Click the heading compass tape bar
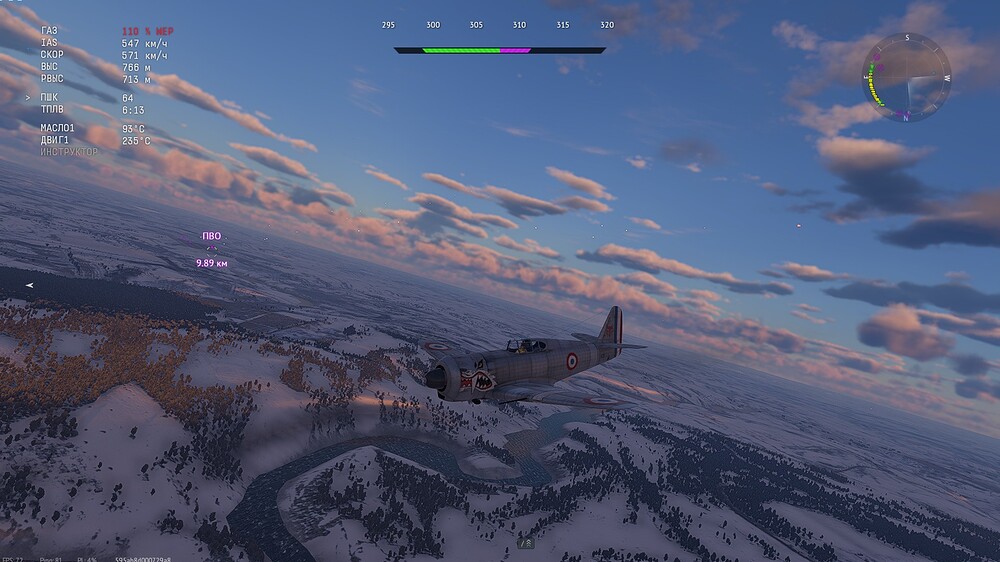Viewport: 1000px width, 562px height. [499, 49]
